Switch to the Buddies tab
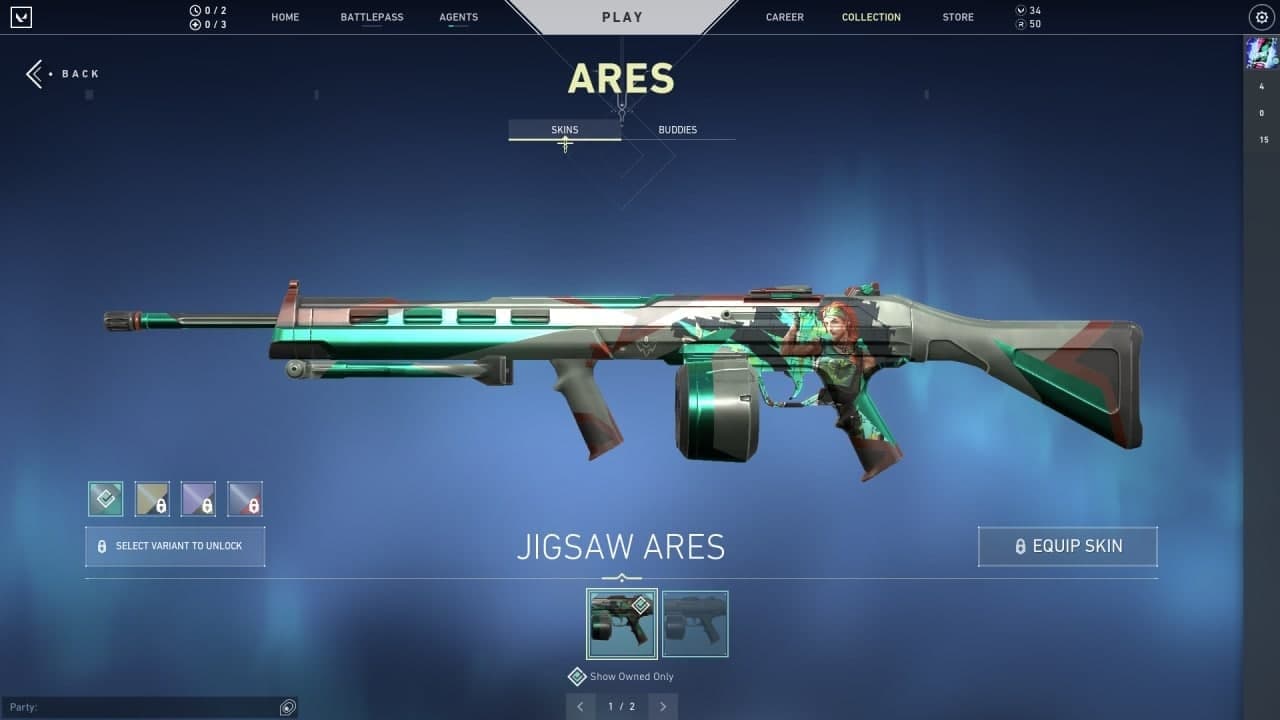The height and width of the screenshot is (720, 1280). pyautogui.click(x=678, y=130)
